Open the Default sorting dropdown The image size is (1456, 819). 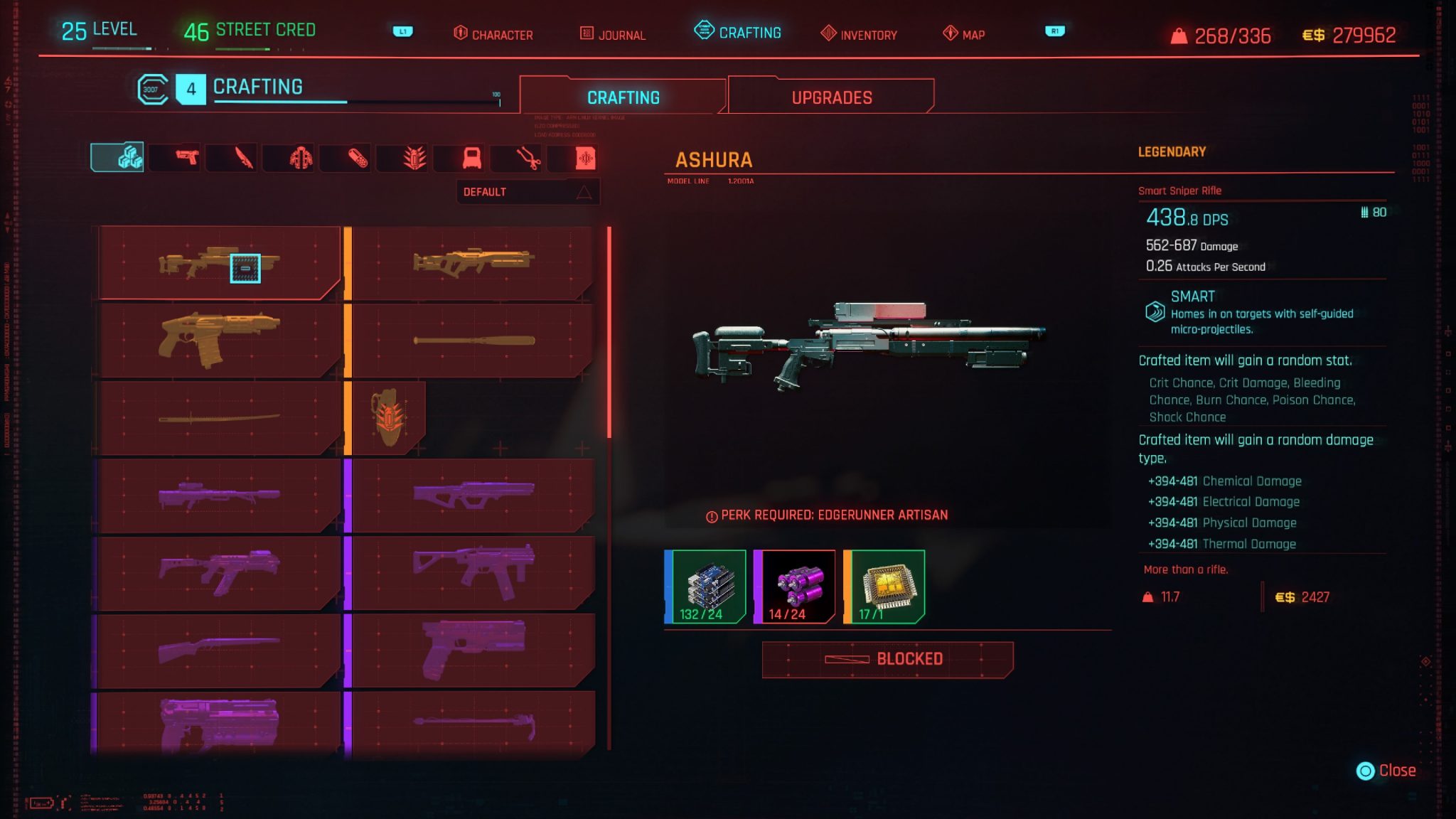point(528,191)
